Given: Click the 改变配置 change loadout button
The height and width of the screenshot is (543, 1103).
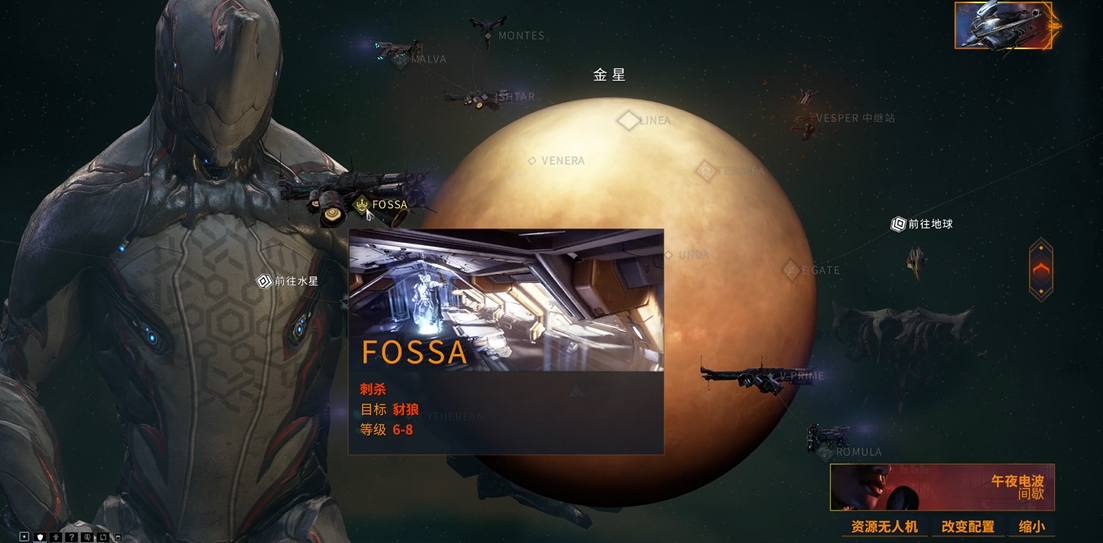Looking at the screenshot, I should 967,526.
